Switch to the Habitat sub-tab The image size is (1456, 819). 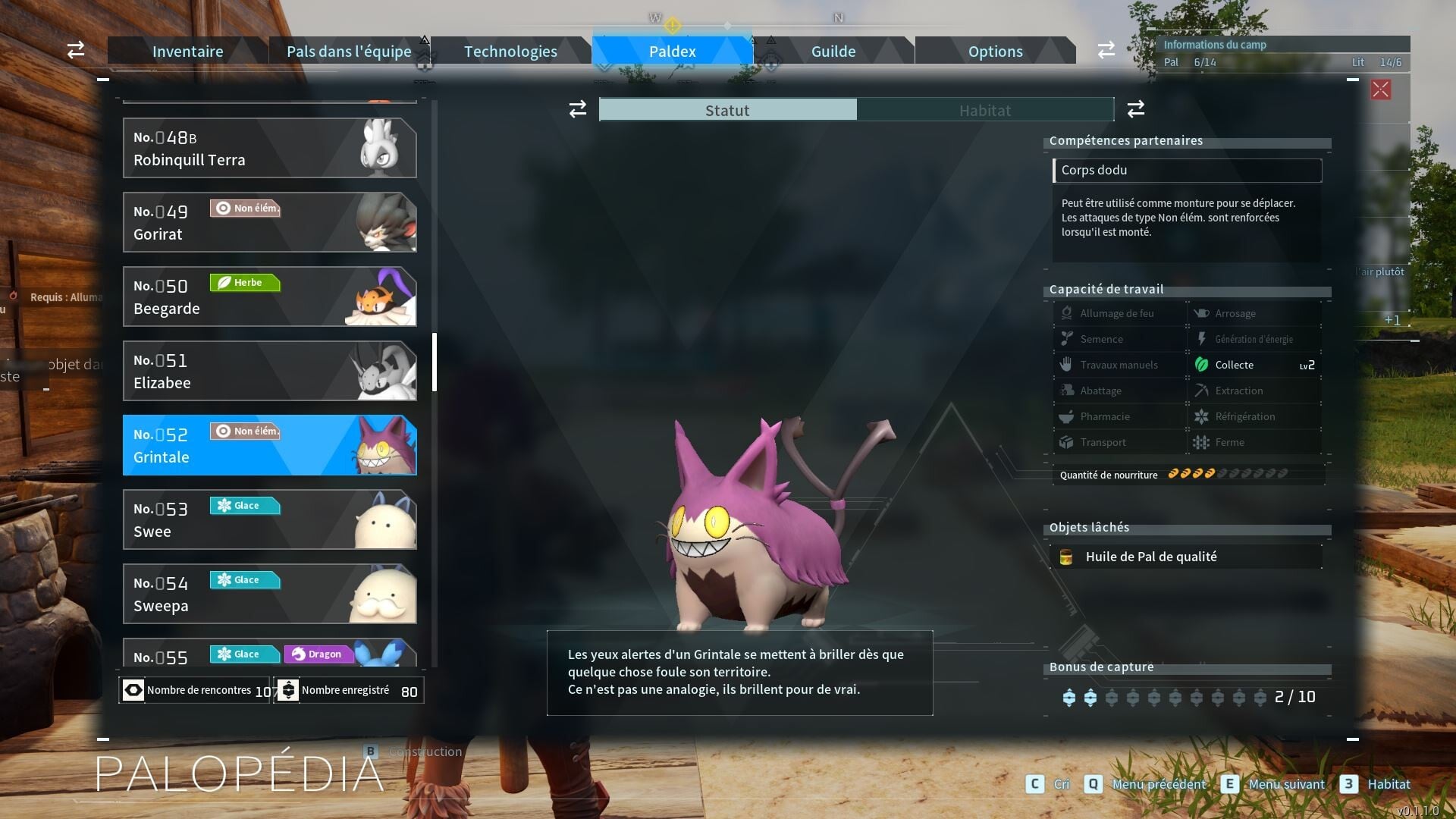pos(984,111)
